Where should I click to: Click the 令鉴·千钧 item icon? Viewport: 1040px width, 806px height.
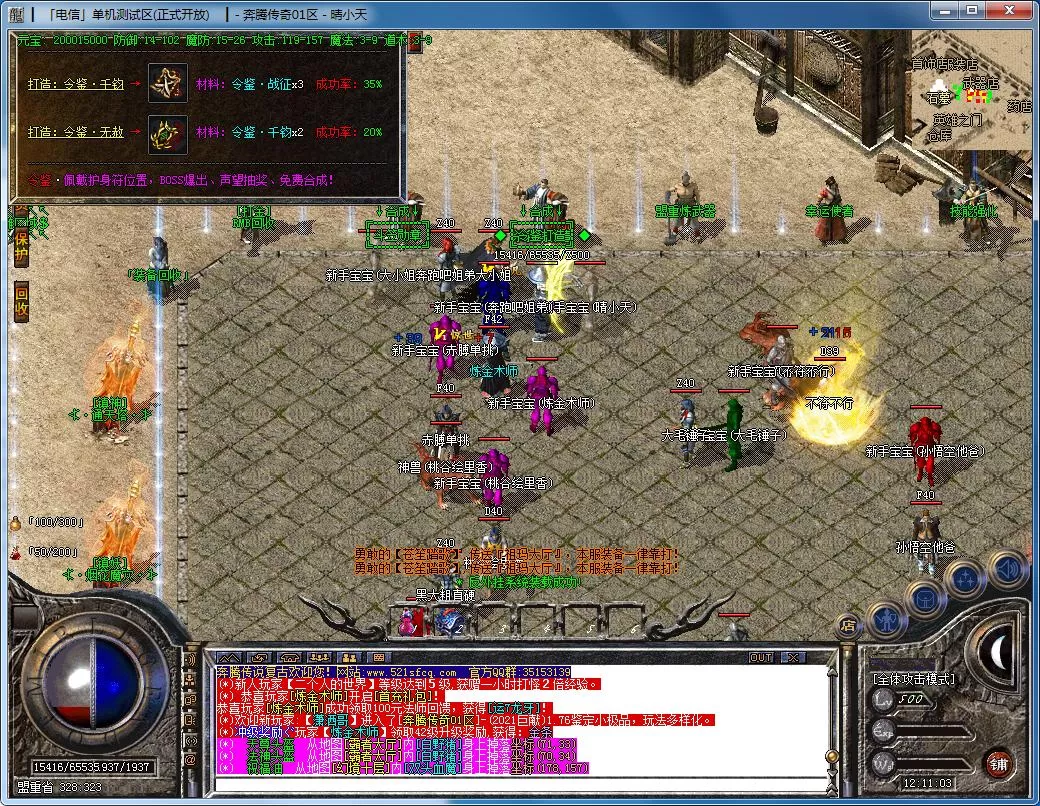click(x=167, y=84)
